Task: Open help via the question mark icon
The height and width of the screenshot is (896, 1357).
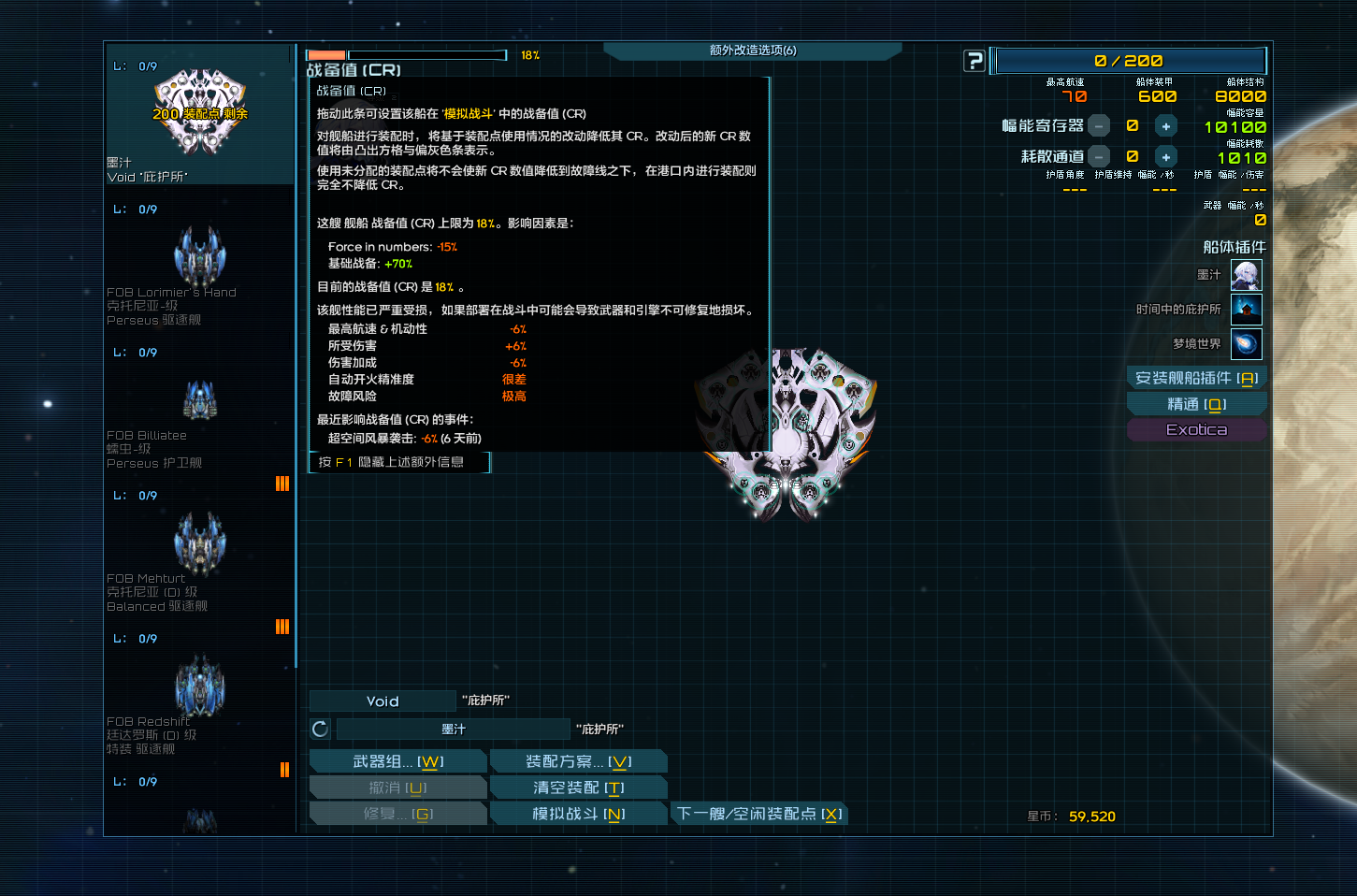Action: [974, 60]
